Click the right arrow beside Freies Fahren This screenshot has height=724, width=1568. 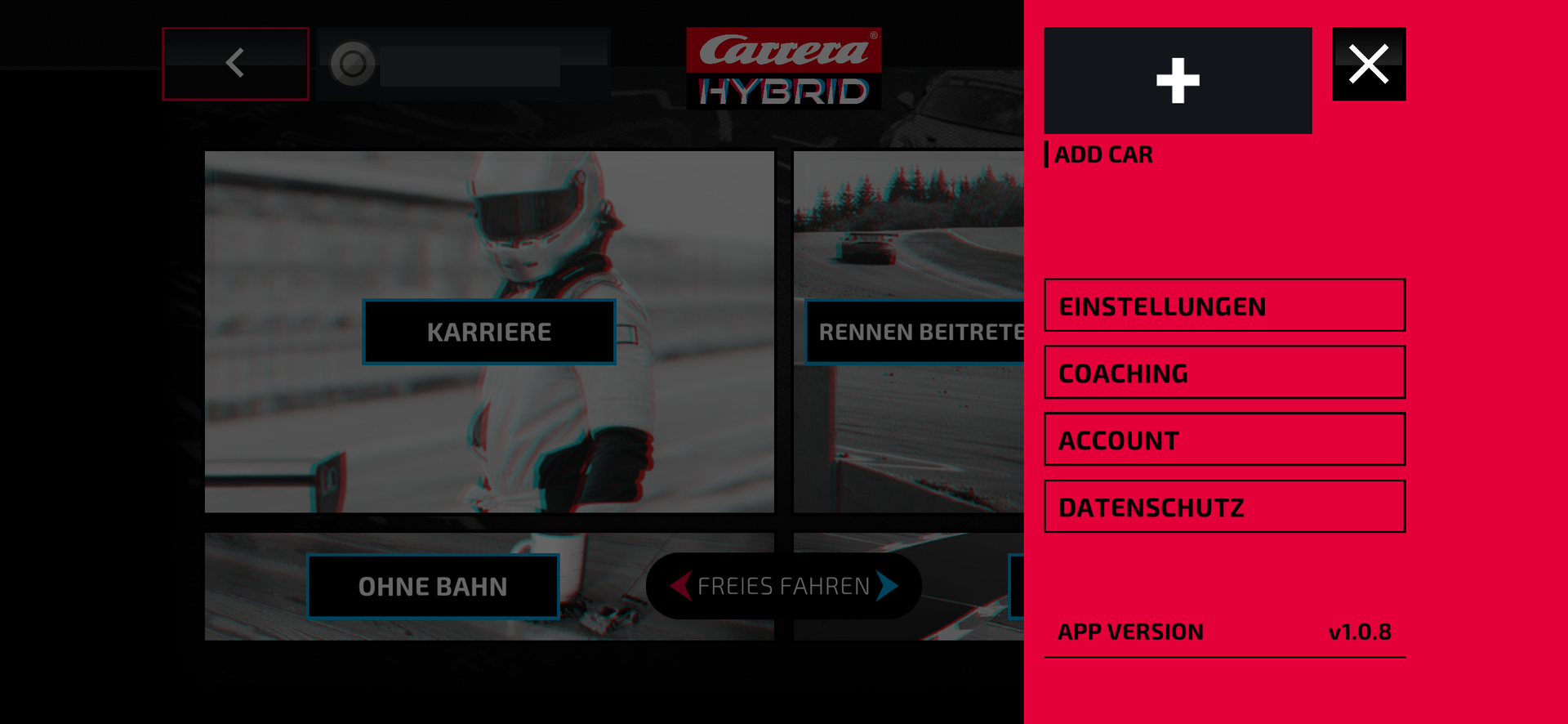(x=887, y=585)
